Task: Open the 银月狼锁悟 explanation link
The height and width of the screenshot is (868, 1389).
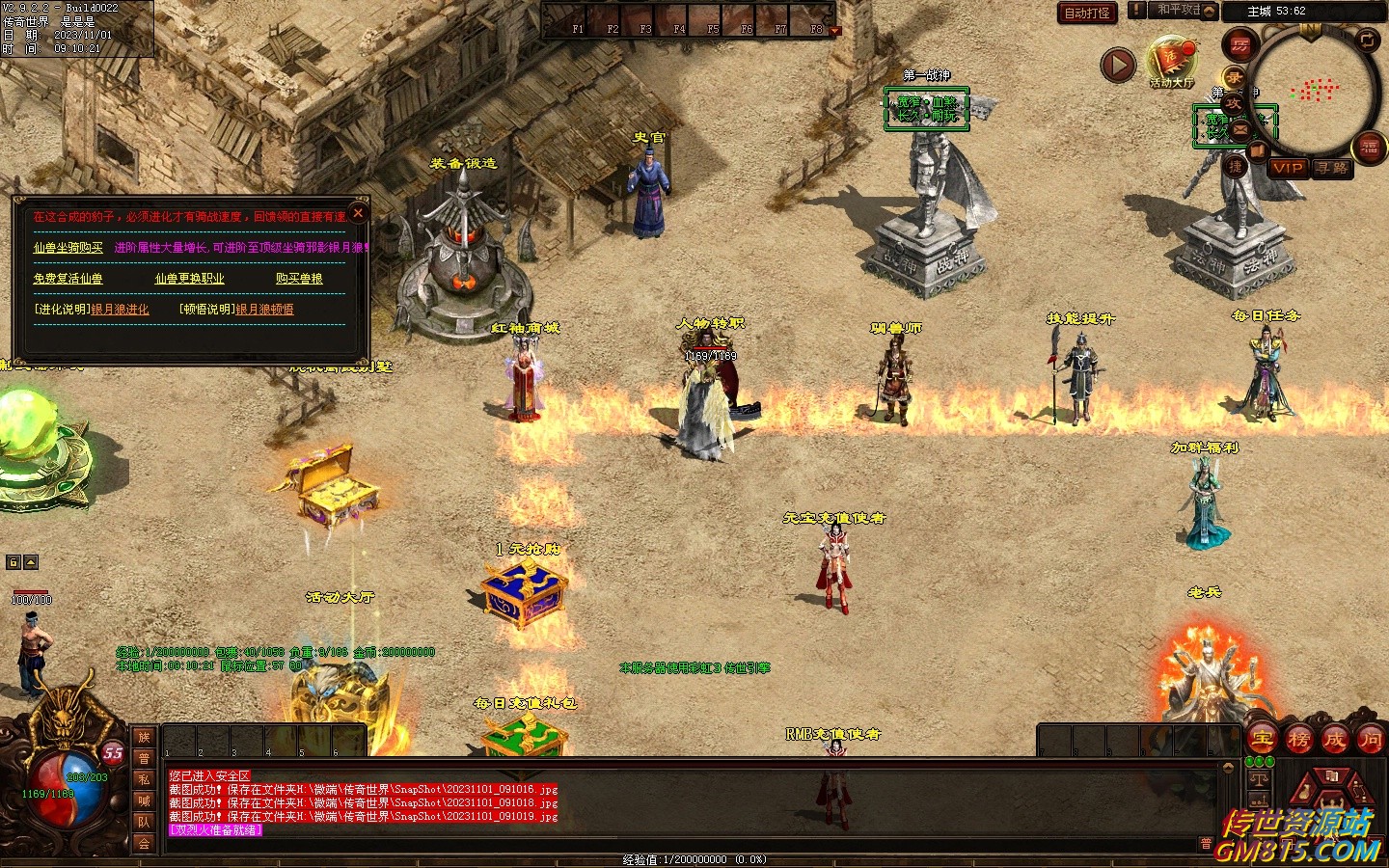Action: (x=265, y=310)
